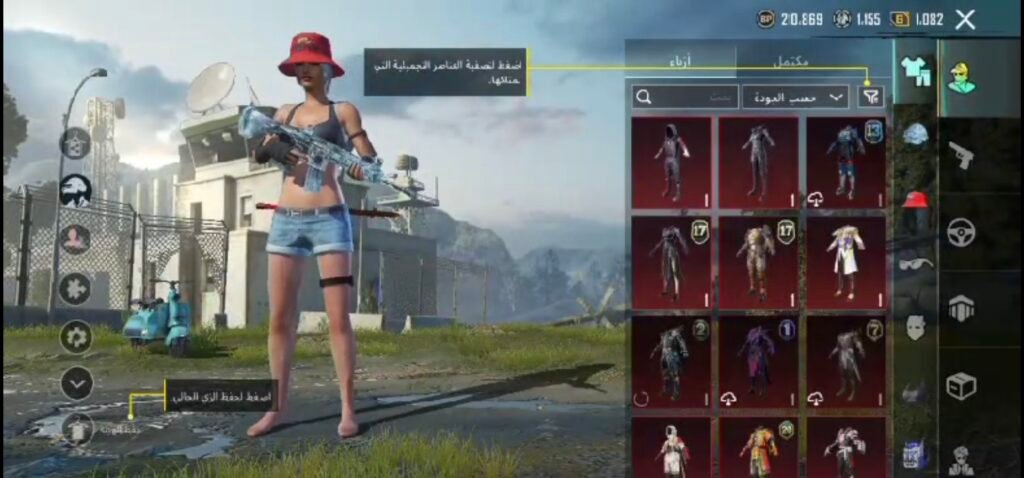The image size is (1024, 478).
Task: Pick the blue armored outfit marked 13
Action: click(x=846, y=160)
